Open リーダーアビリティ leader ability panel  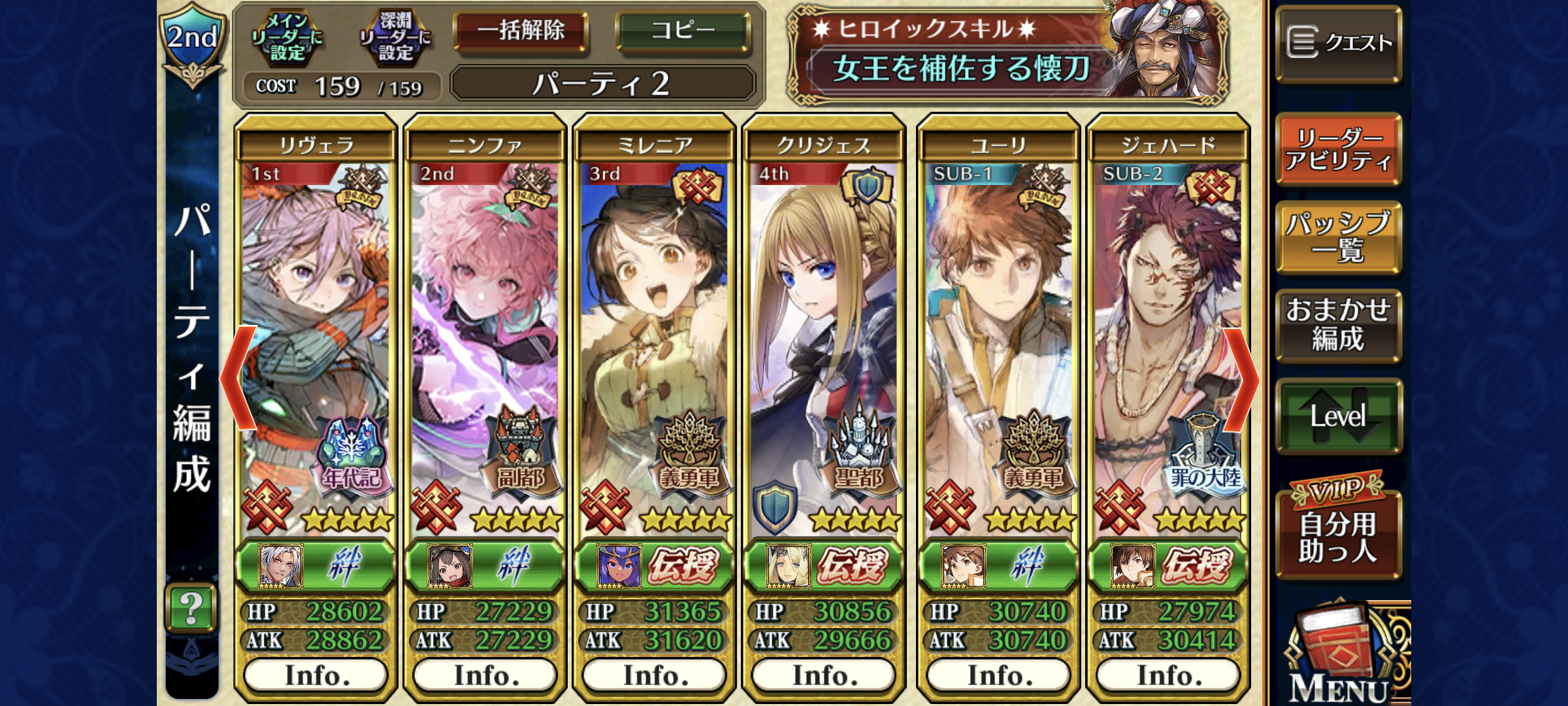(x=1338, y=149)
